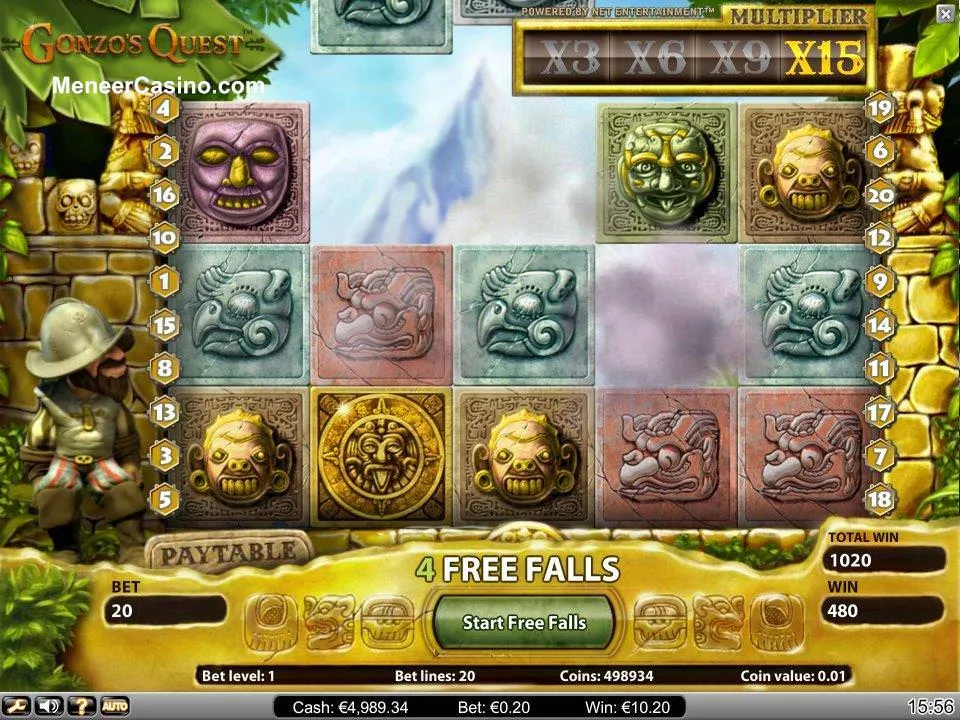Select bet line number 12 marker
Image resolution: width=960 pixels, height=720 pixels.
pos(879,238)
